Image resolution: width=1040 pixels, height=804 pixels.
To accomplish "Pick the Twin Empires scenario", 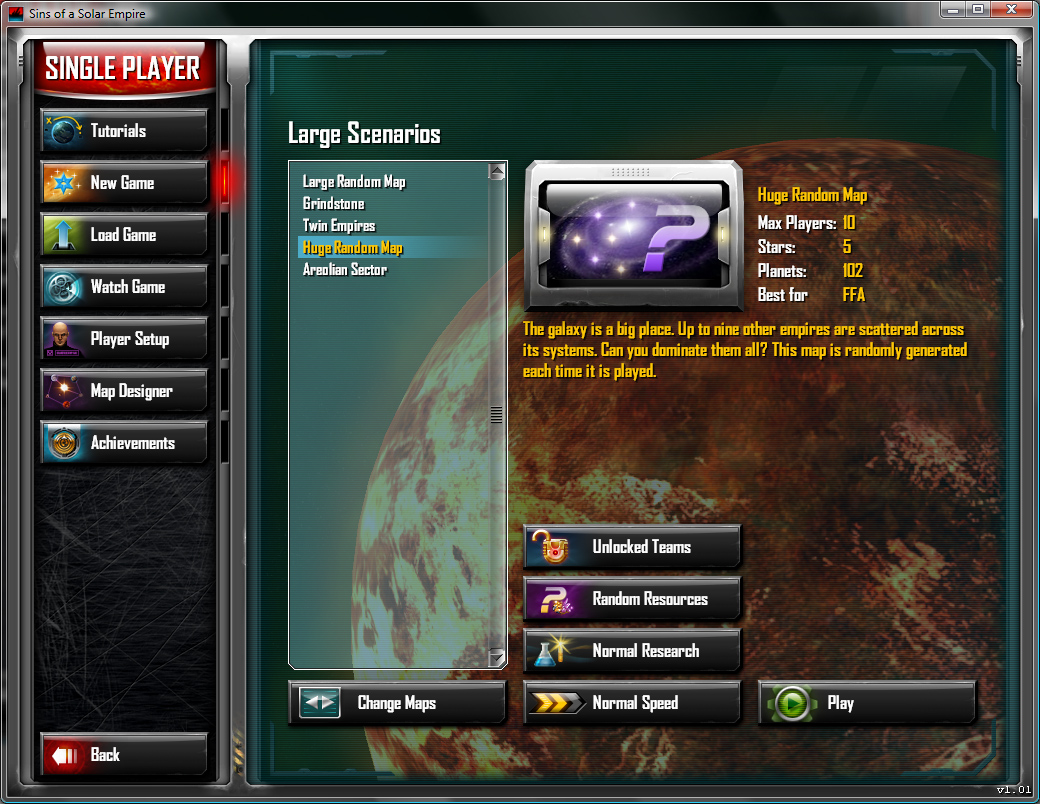I will click(339, 226).
